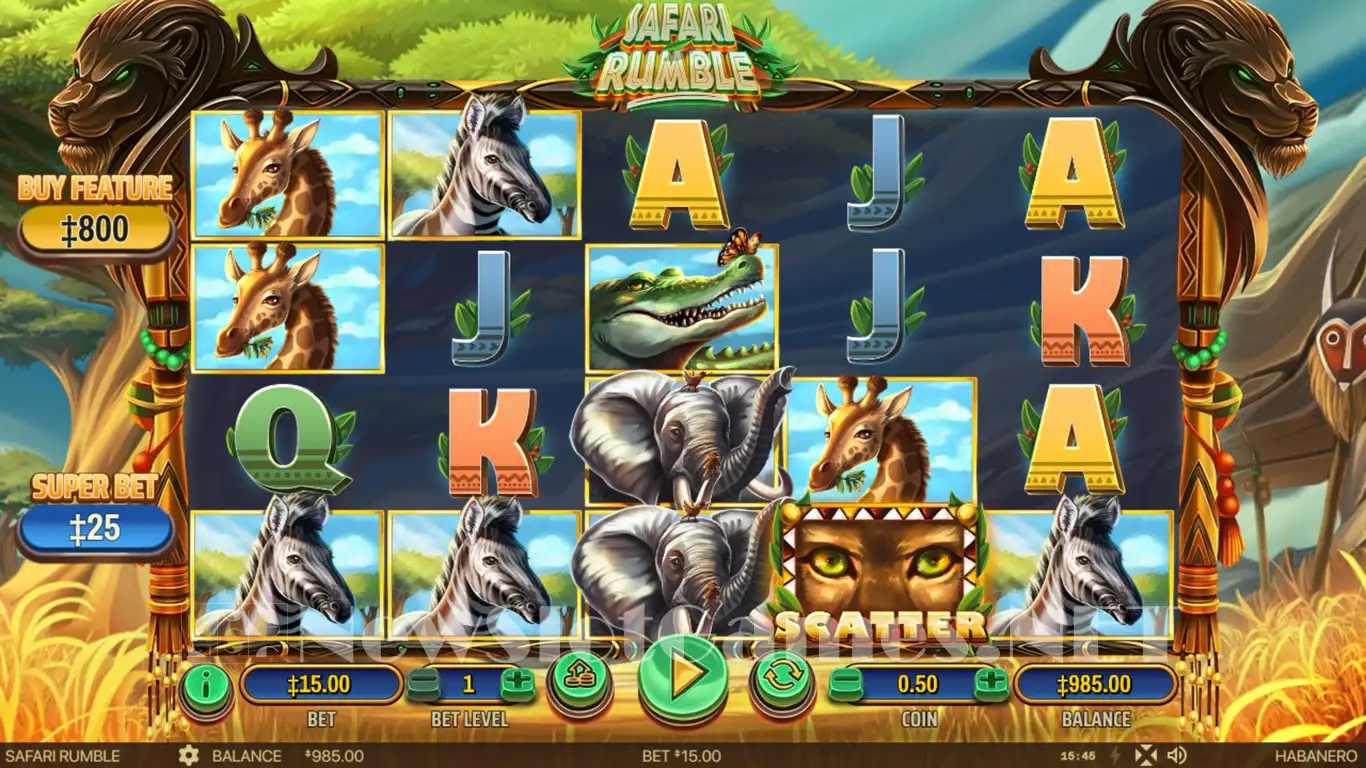Image resolution: width=1366 pixels, height=768 pixels.
Task: Open settings via the gear icon
Action: point(188,756)
